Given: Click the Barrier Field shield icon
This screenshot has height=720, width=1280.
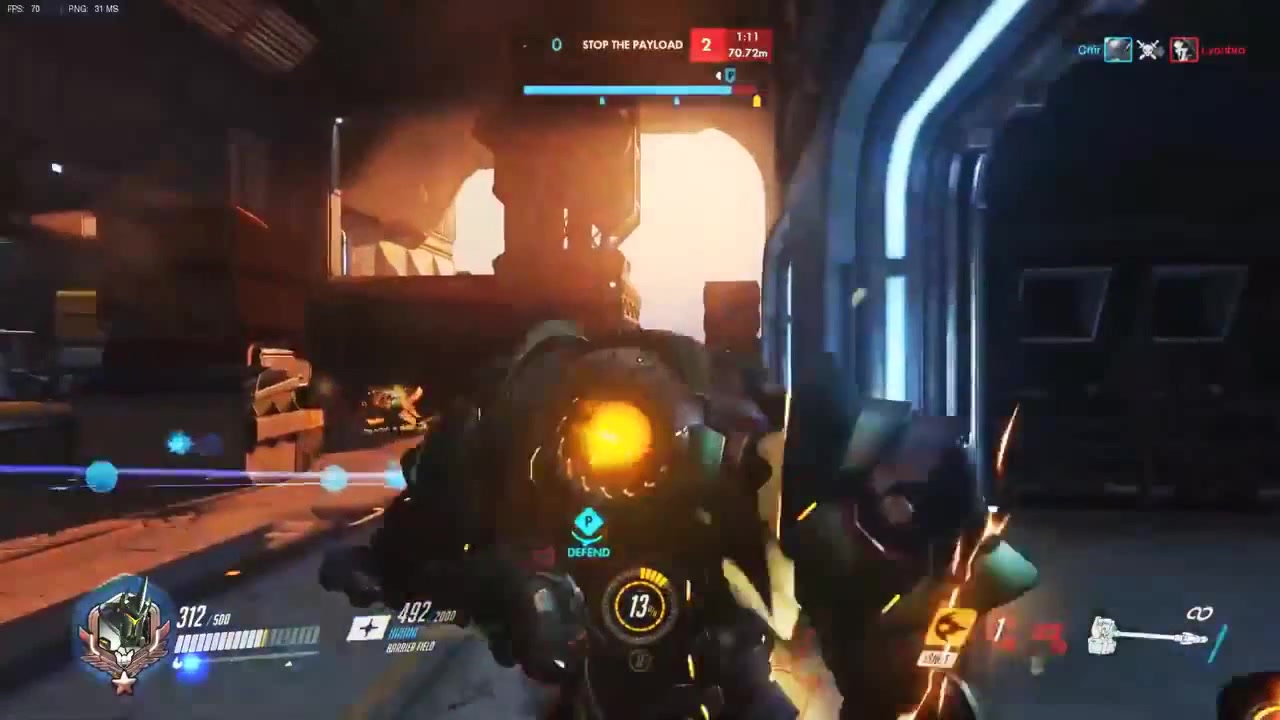Looking at the screenshot, I should tap(369, 628).
